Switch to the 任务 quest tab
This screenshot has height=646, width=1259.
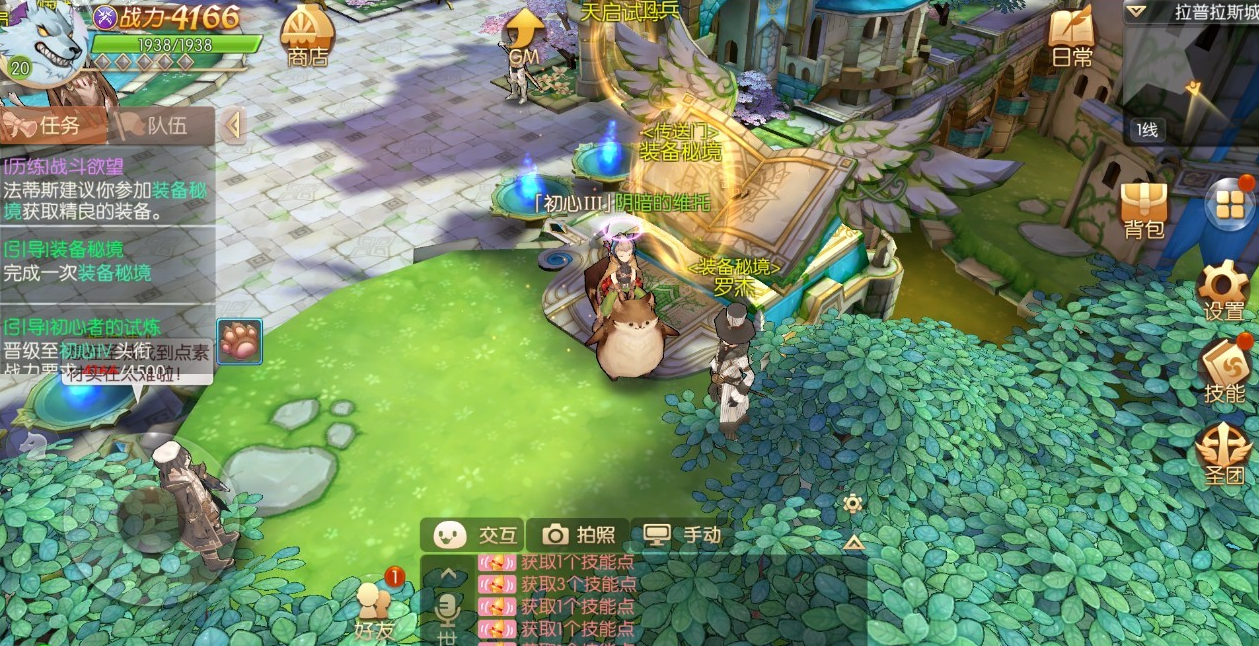(53, 126)
